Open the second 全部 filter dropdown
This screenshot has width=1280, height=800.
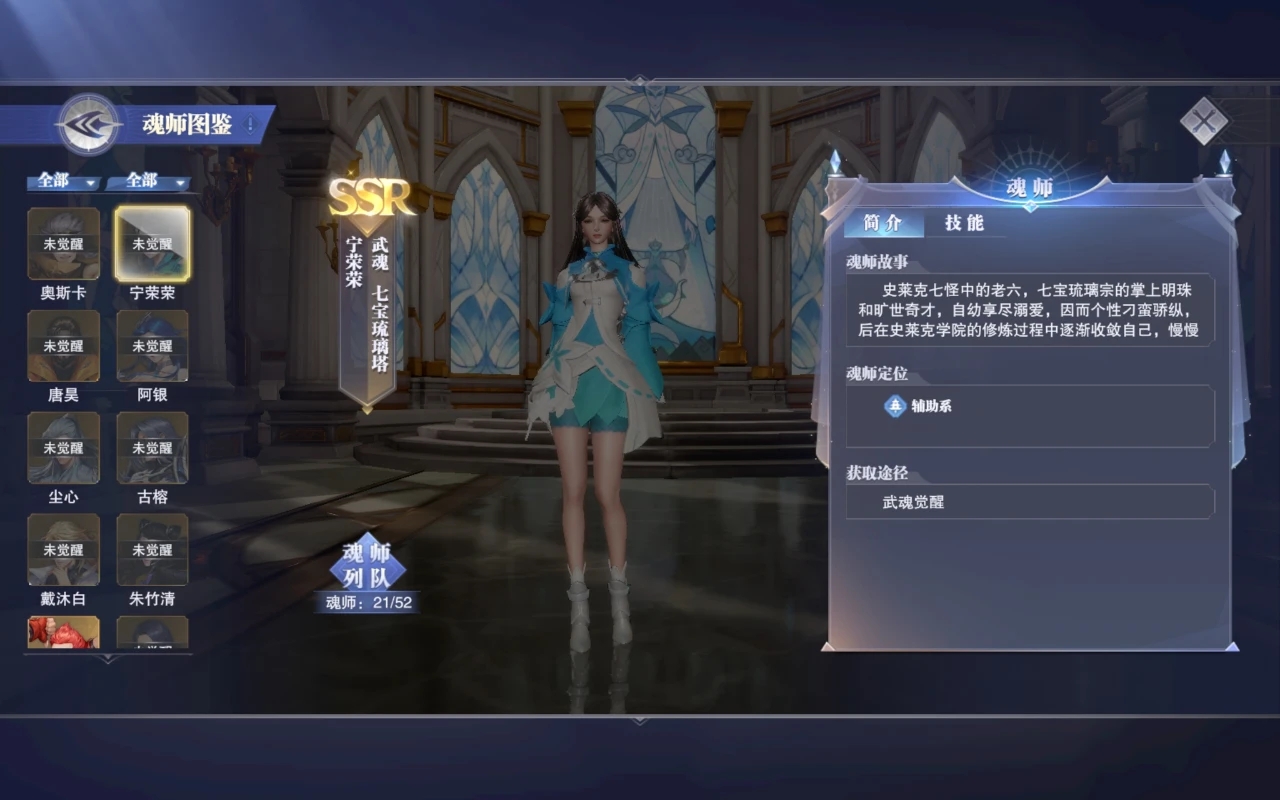click(148, 183)
